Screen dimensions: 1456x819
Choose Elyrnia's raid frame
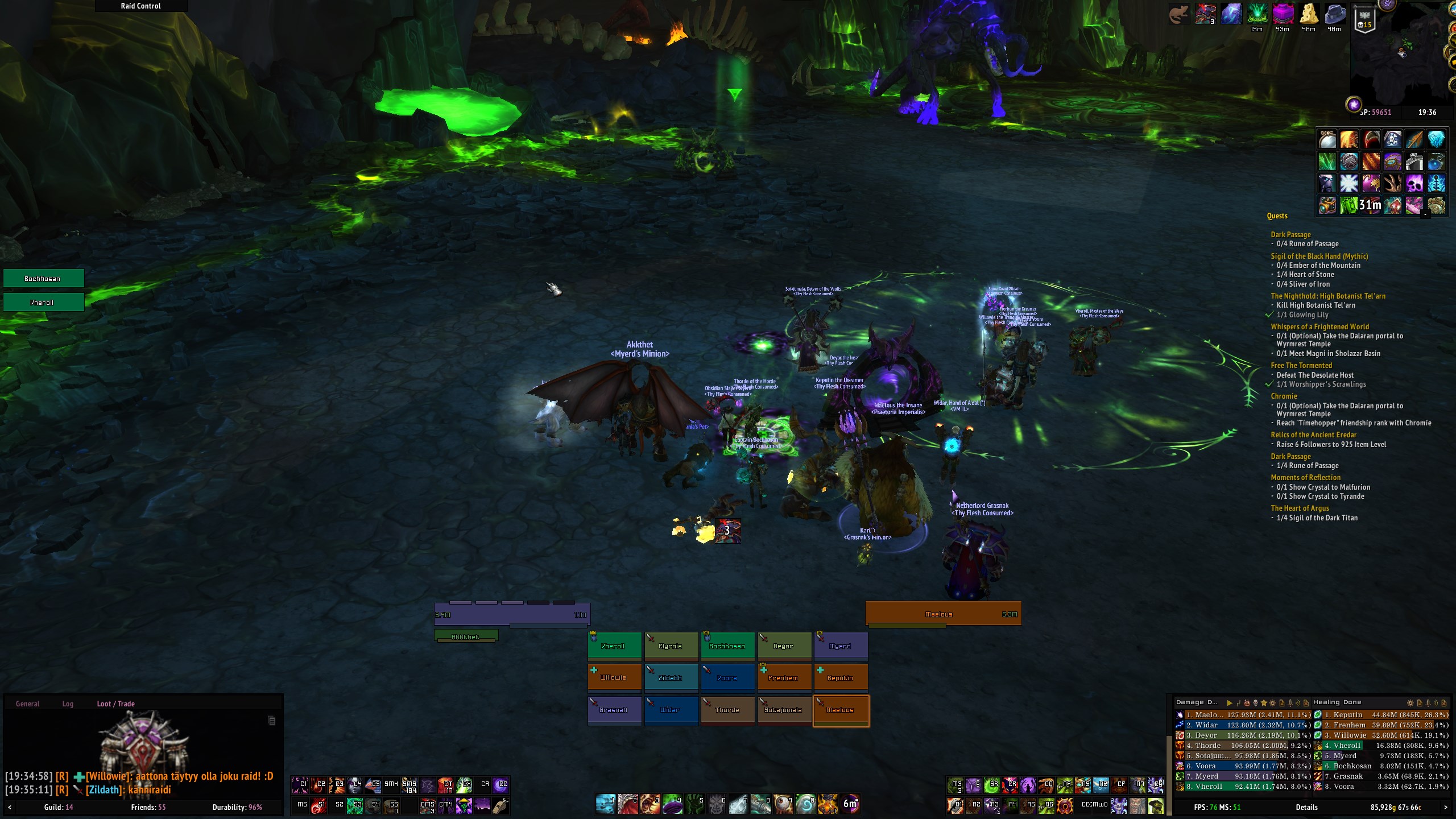(671, 646)
